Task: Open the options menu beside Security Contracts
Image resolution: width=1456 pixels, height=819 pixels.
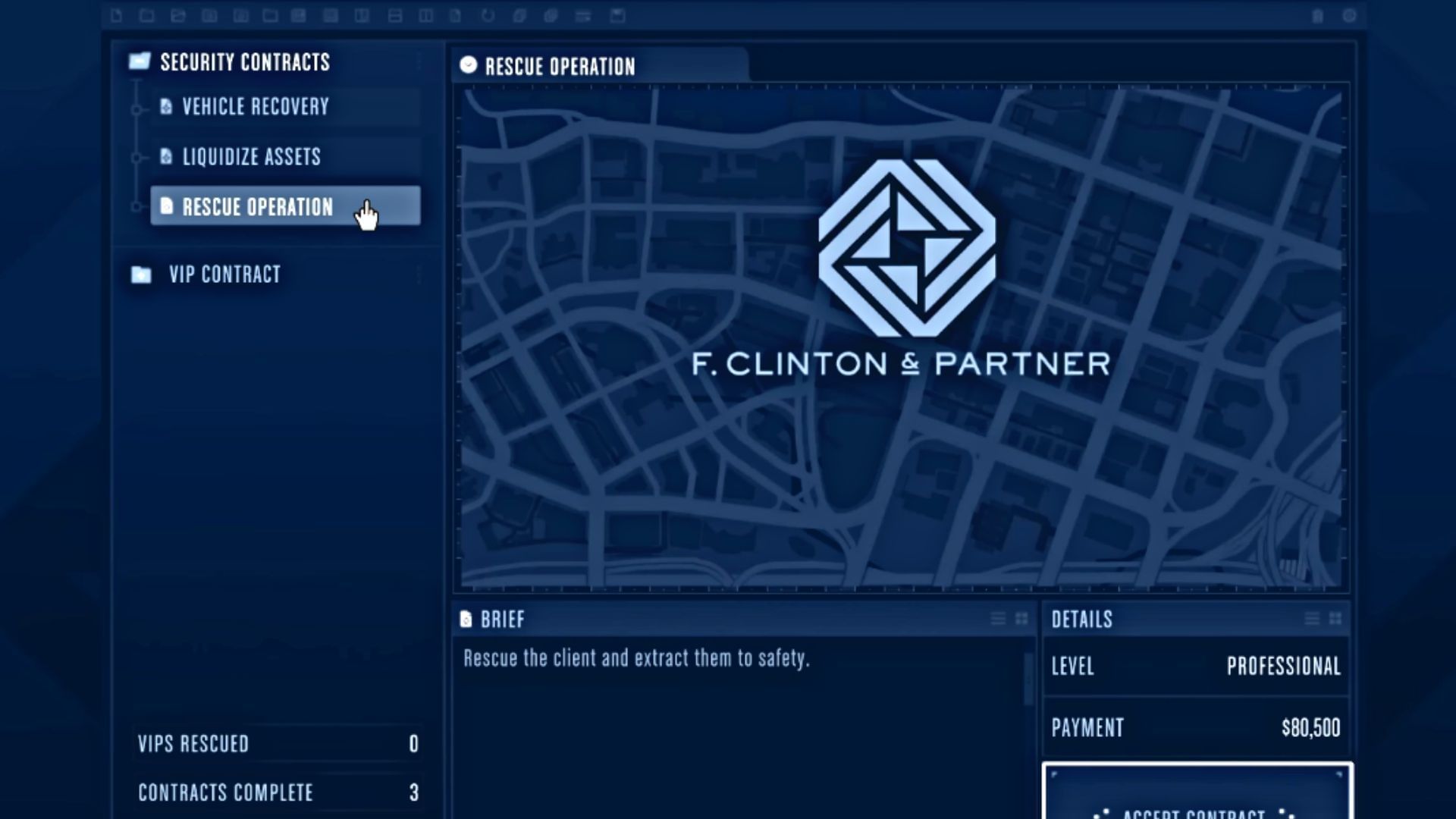Action: pos(419,62)
